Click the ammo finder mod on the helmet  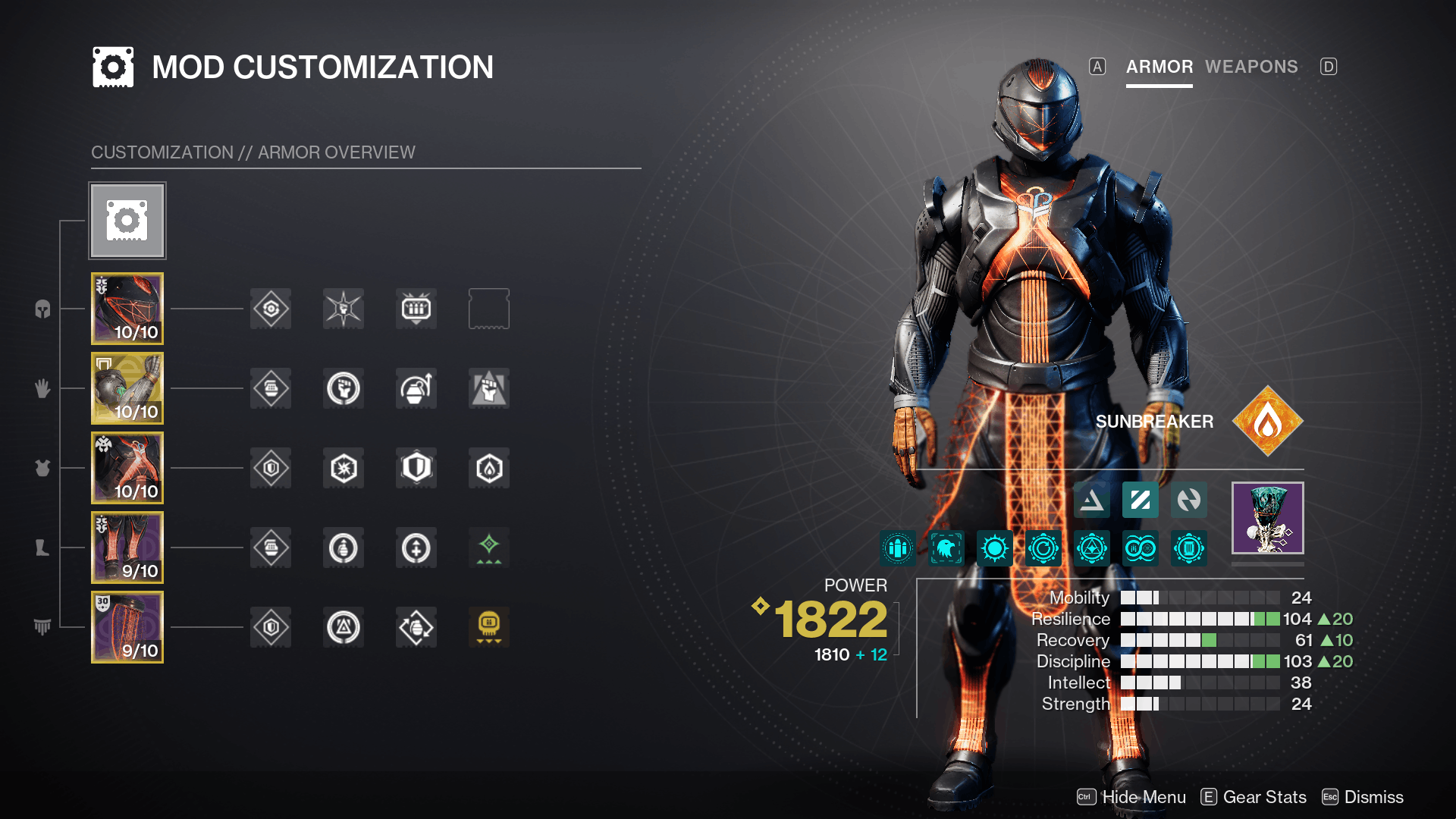416,309
